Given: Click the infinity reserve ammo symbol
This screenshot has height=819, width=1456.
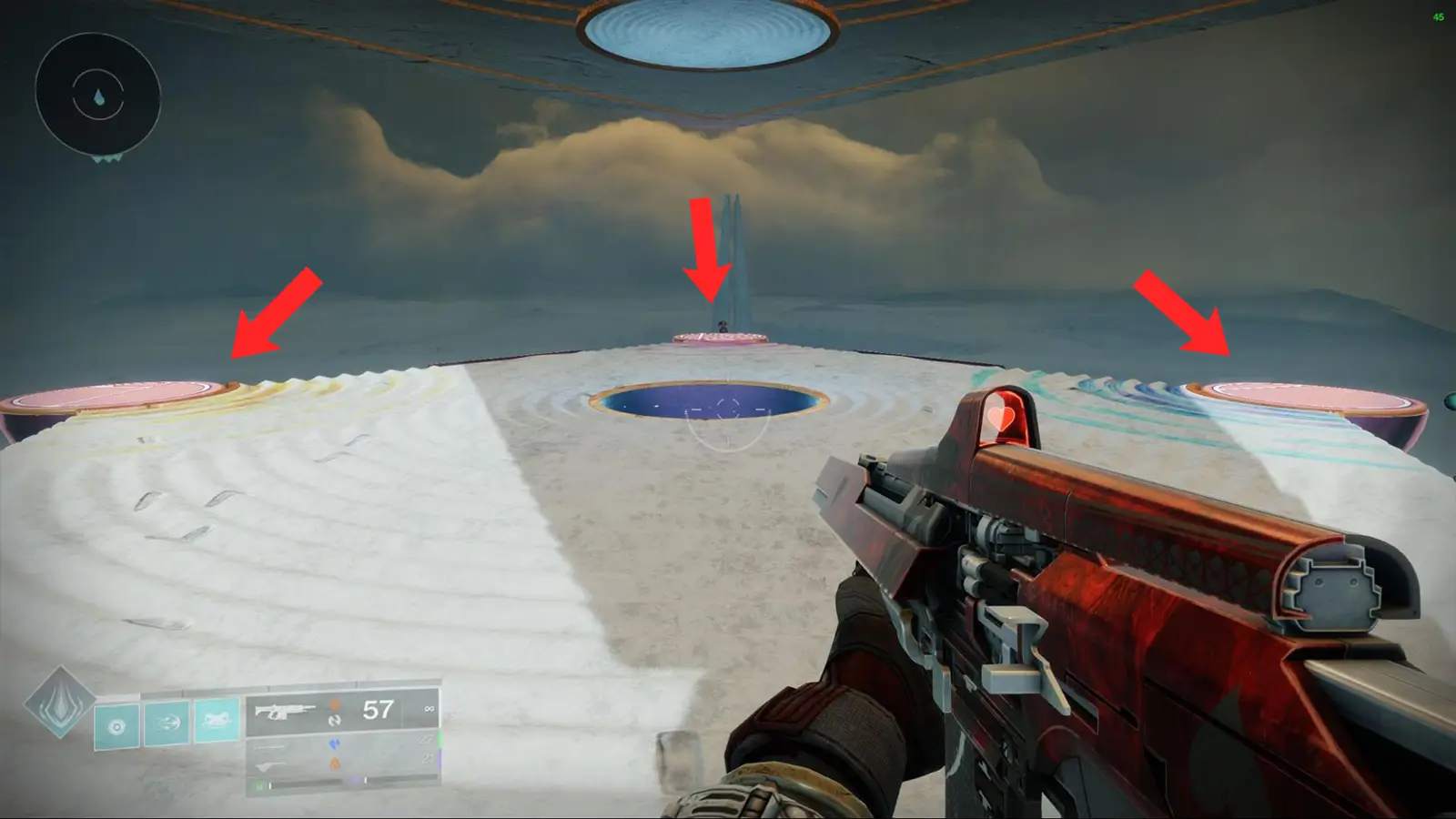Looking at the screenshot, I should (430, 709).
